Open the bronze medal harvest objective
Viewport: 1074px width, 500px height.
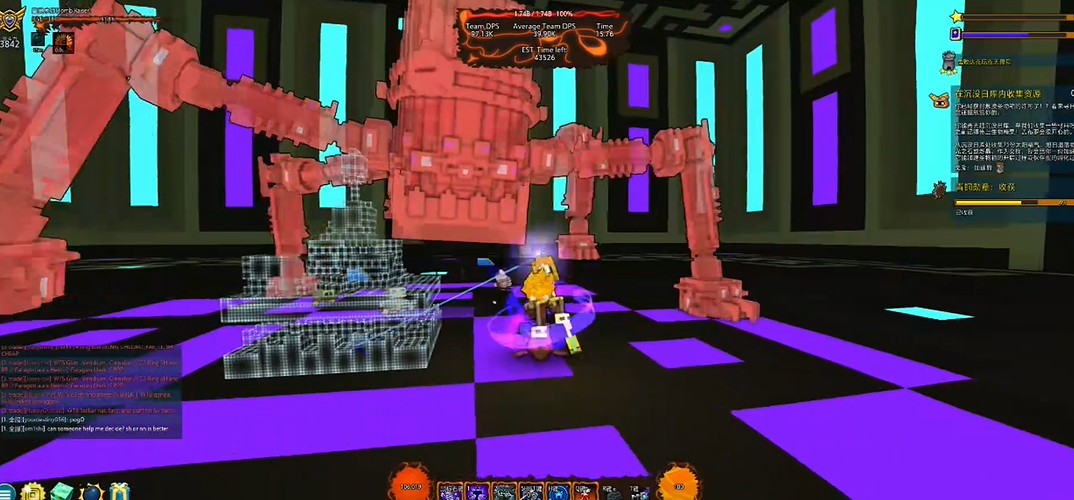pyautogui.click(x=940, y=188)
